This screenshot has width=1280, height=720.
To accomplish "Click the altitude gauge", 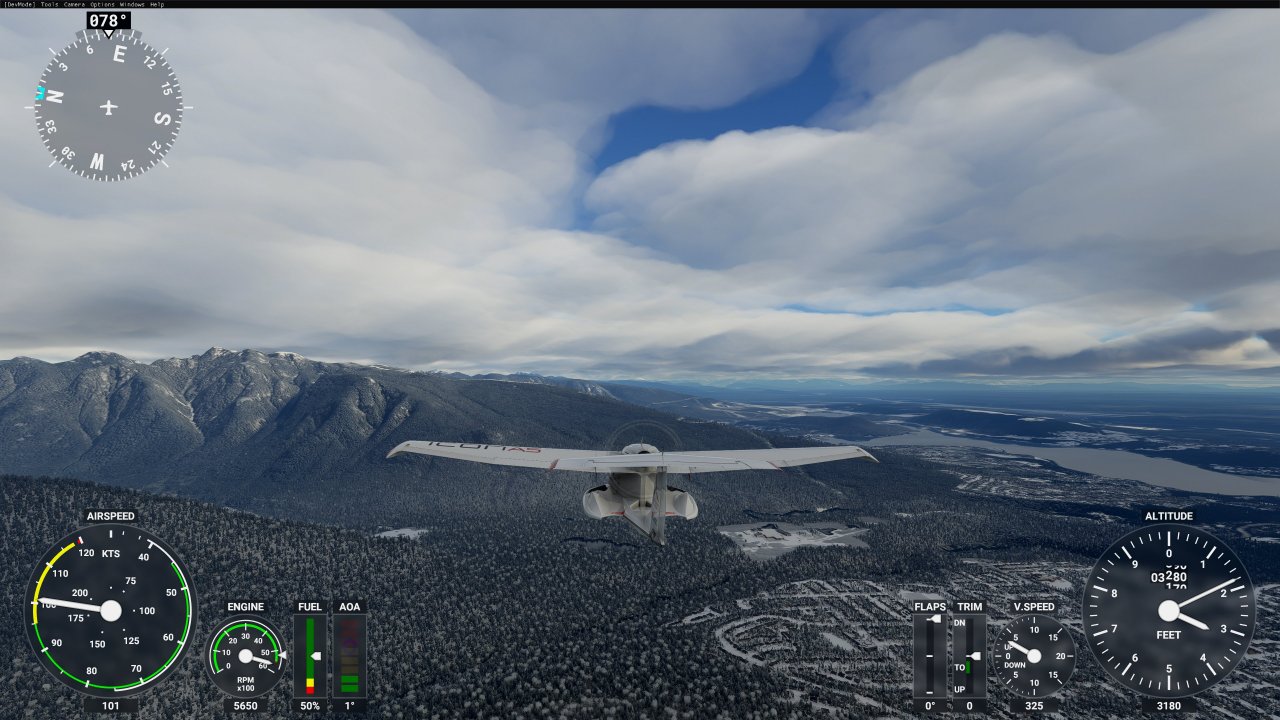I will [x=1168, y=610].
